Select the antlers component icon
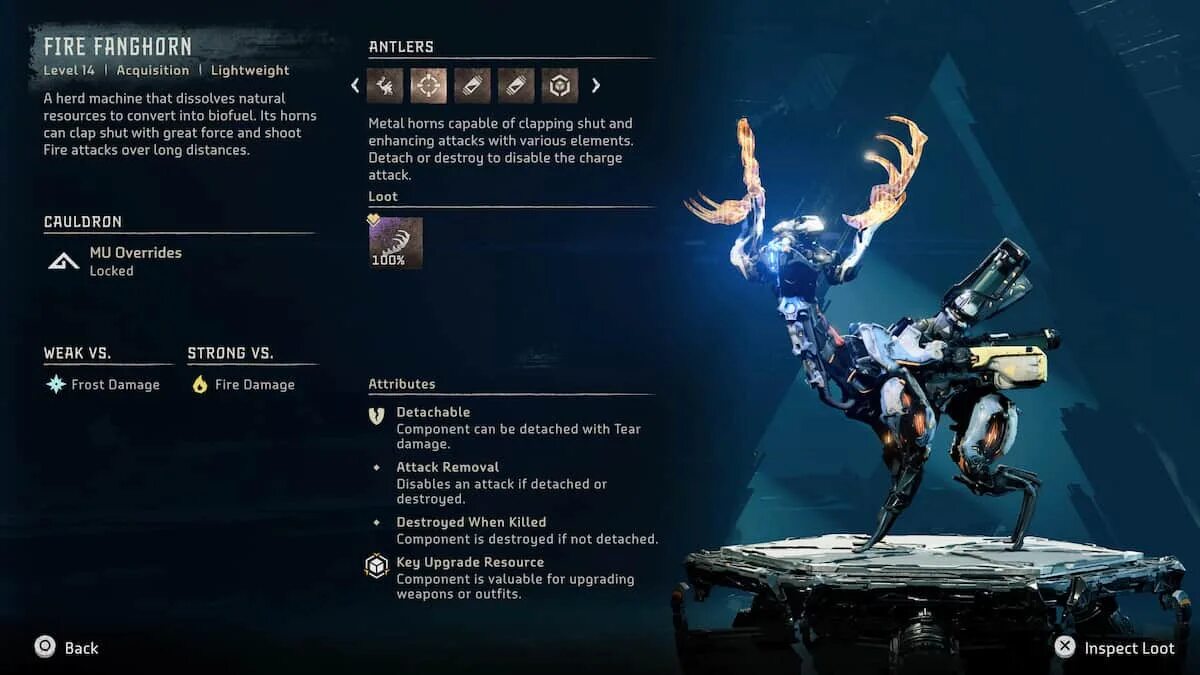Image resolution: width=1200 pixels, height=675 pixels. coord(385,86)
